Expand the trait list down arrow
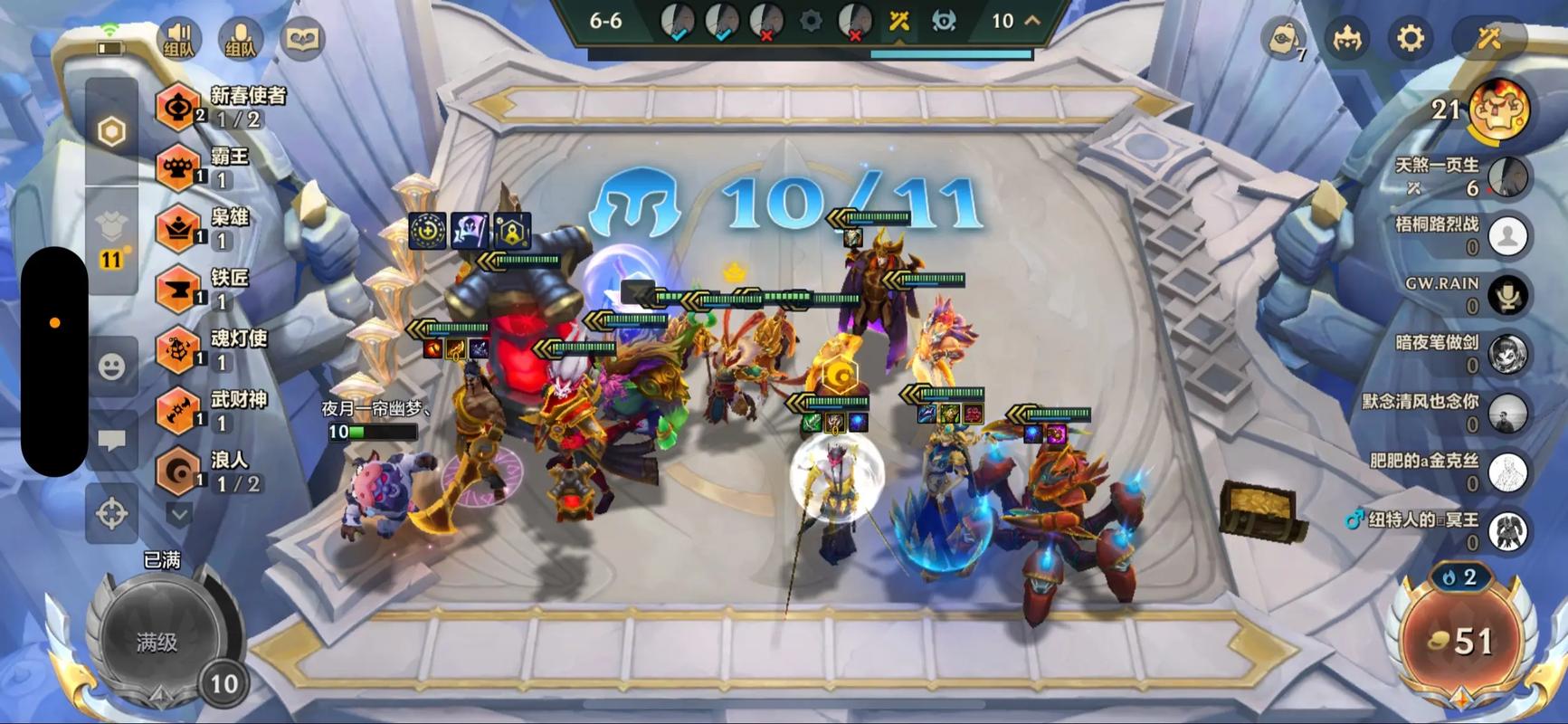This screenshot has width=1568, height=724. pyautogui.click(x=179, y=515)
